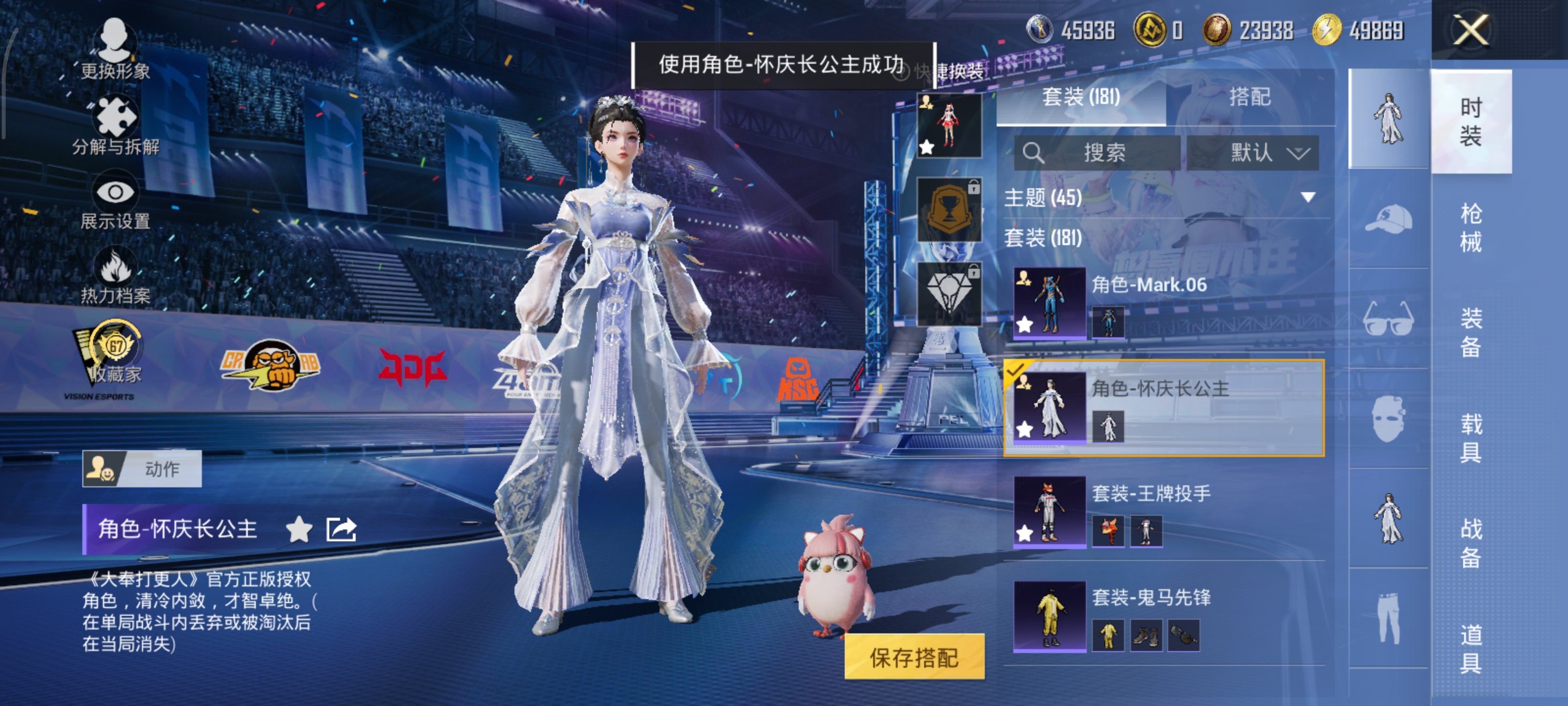Open the 默认 sort dropdown
Image resolution: width=1568 pixels, height=706 pixels.
tap(1253, 152)
